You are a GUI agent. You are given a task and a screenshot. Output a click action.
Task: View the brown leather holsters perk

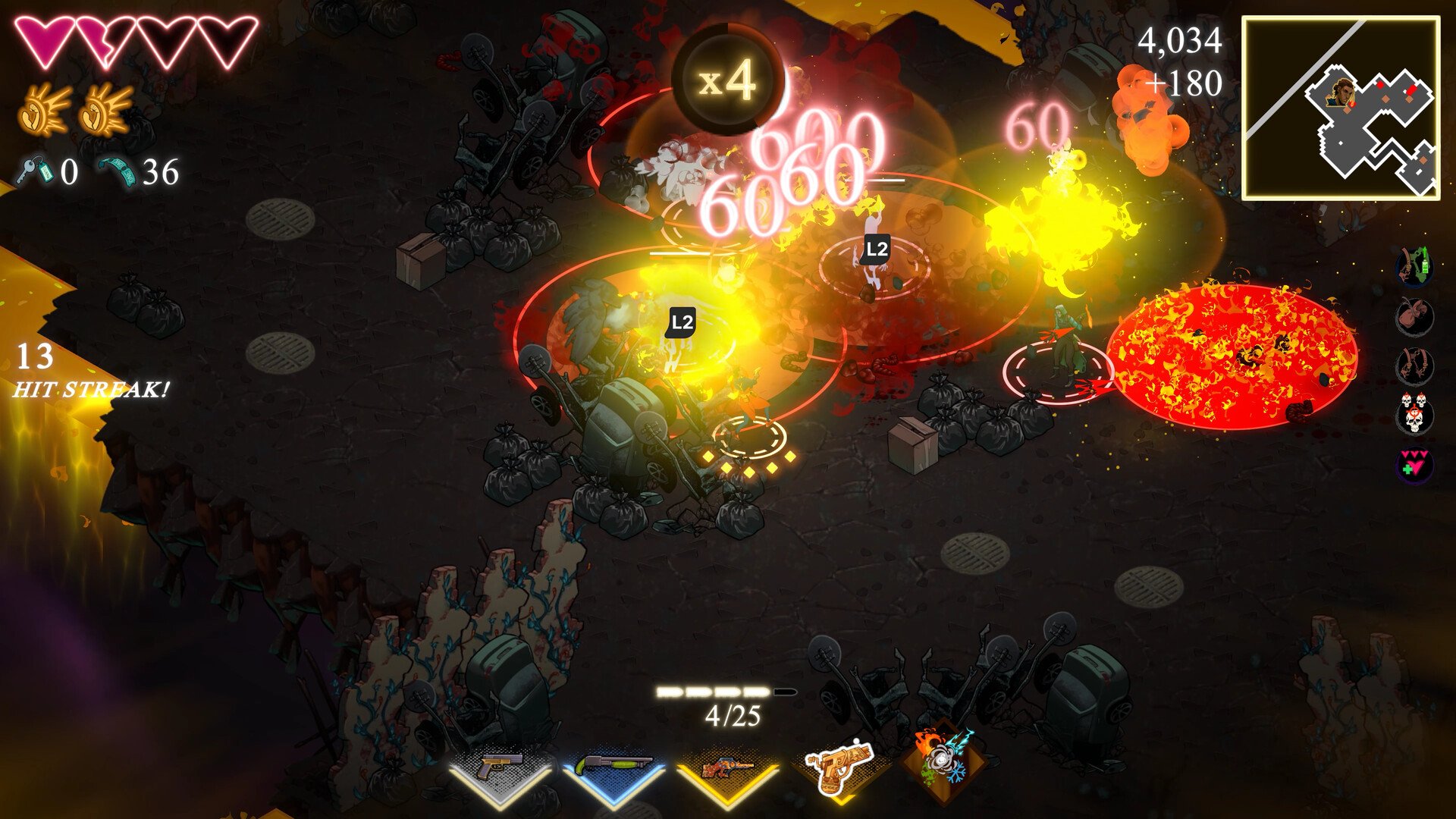pos(1414,366)
